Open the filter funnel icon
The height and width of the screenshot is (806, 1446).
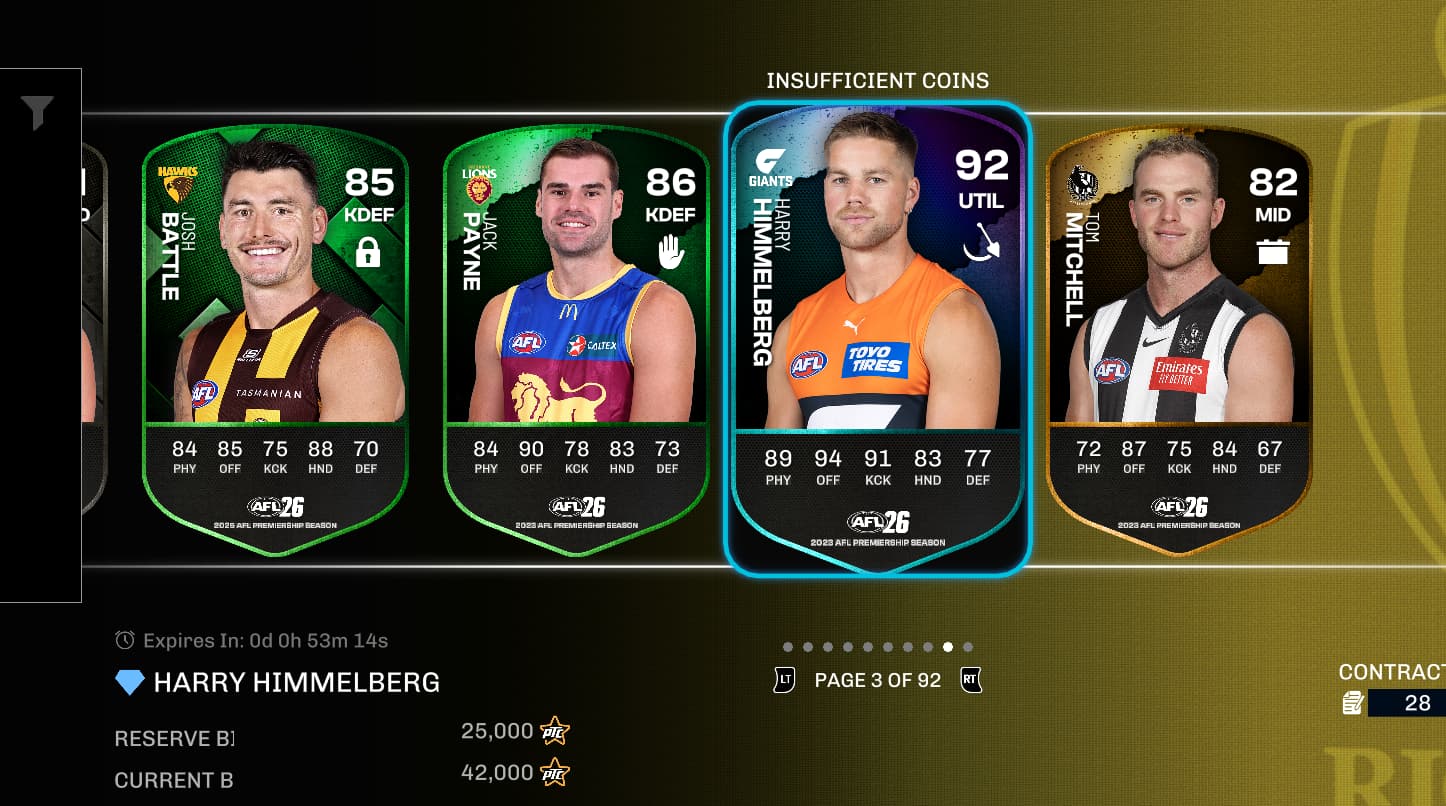pos(38,113)
